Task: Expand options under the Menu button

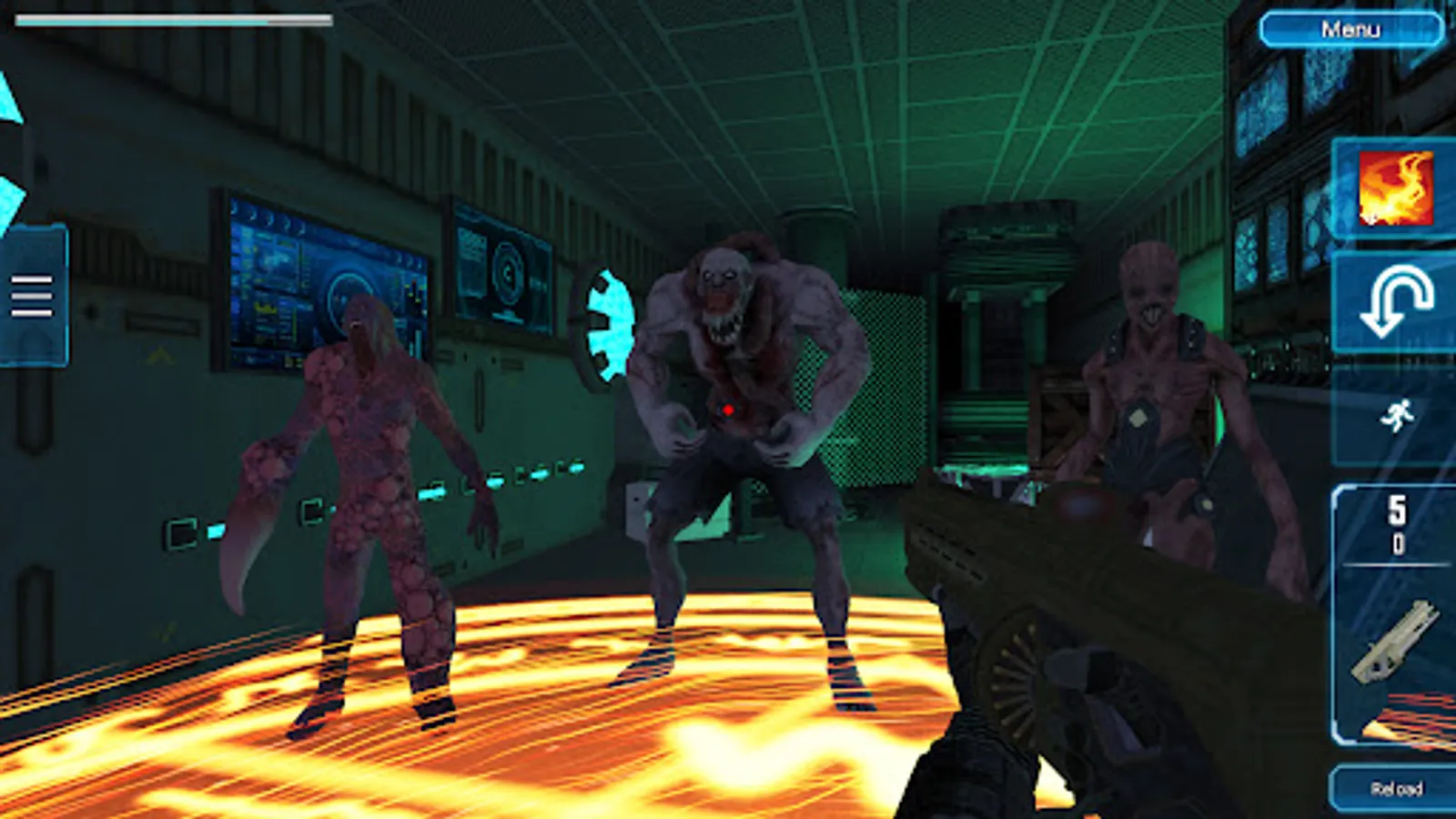Action: coord(1352,28)
